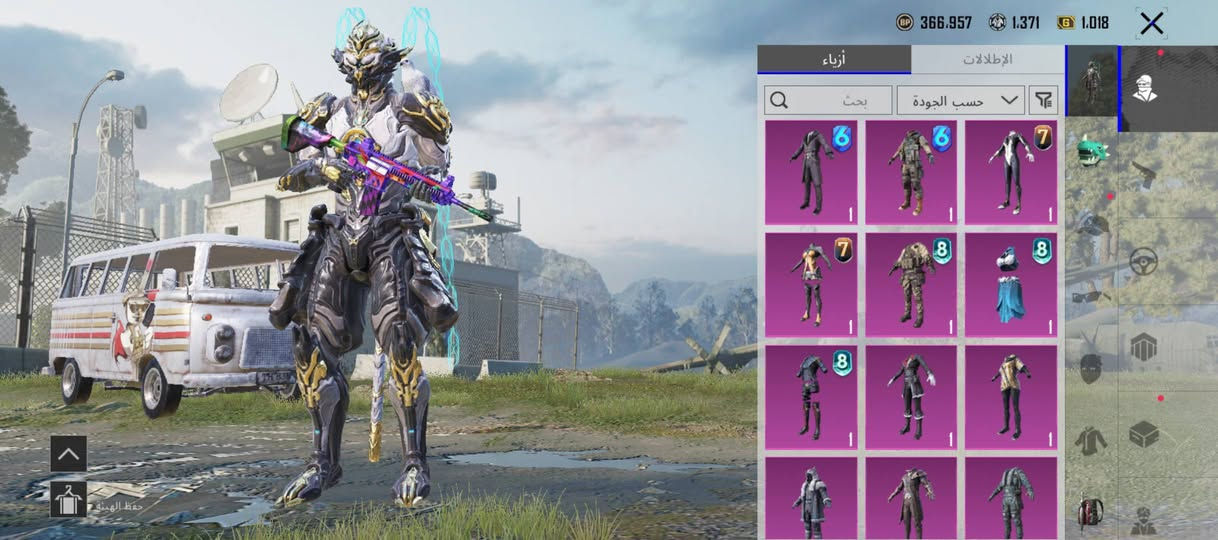Switch to the الإطلالات looks tab
1218x540 pixels.
pos(987,59)
